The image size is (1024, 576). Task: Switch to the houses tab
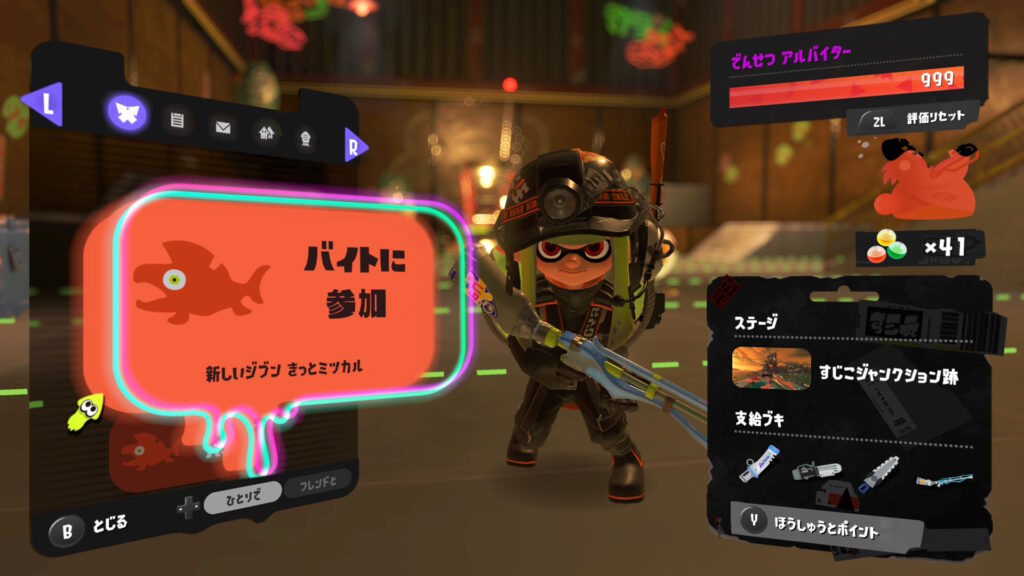[x=266, y=132]
